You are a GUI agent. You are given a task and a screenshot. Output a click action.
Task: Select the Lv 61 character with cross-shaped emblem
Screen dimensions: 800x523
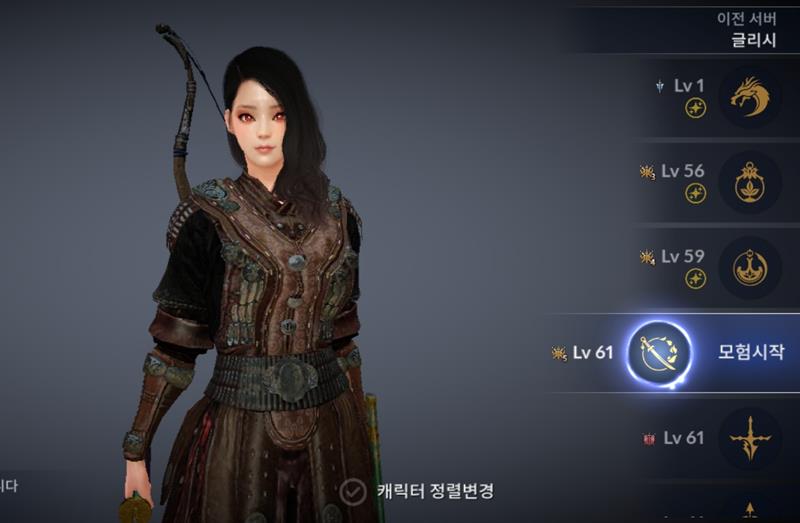coord(749,438)
